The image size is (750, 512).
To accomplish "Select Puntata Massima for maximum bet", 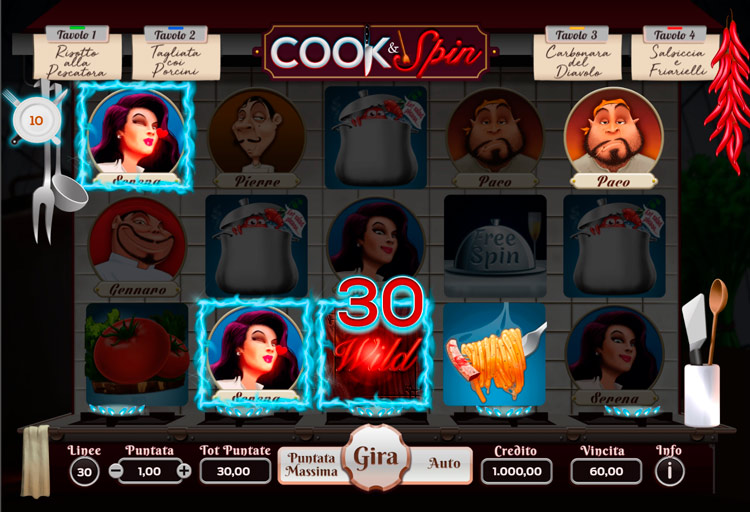I will [x=309, y=465].
